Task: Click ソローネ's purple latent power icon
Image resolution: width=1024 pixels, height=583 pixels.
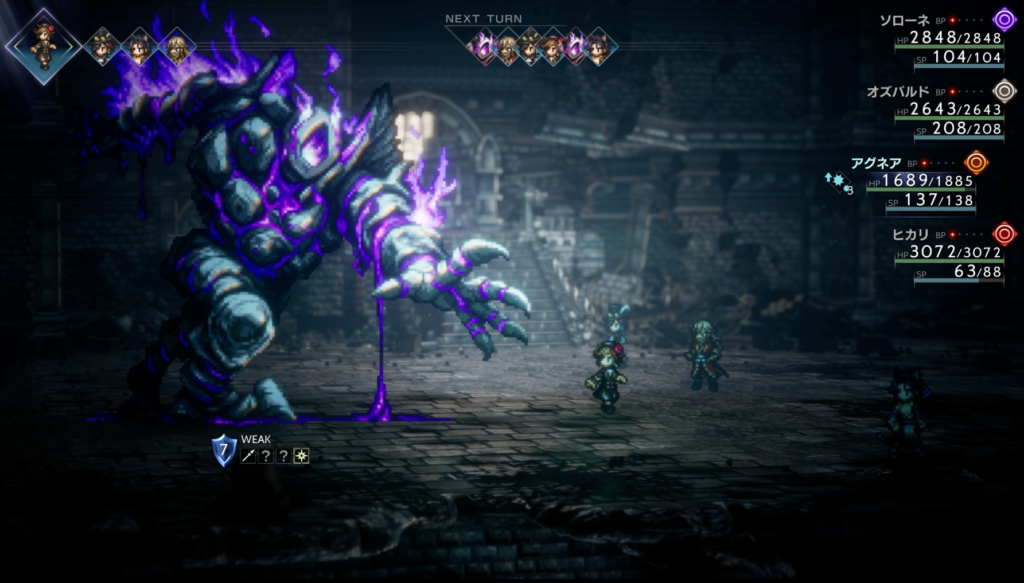Action: tap(1004, 19)
